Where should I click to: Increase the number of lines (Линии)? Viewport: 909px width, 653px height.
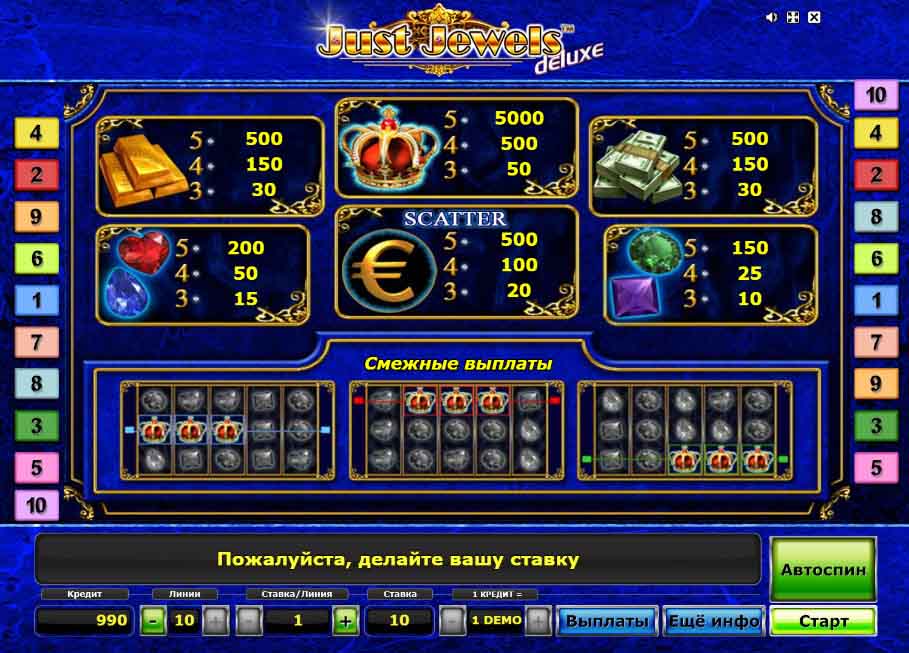pyautogui.click(x=216, y=621)
